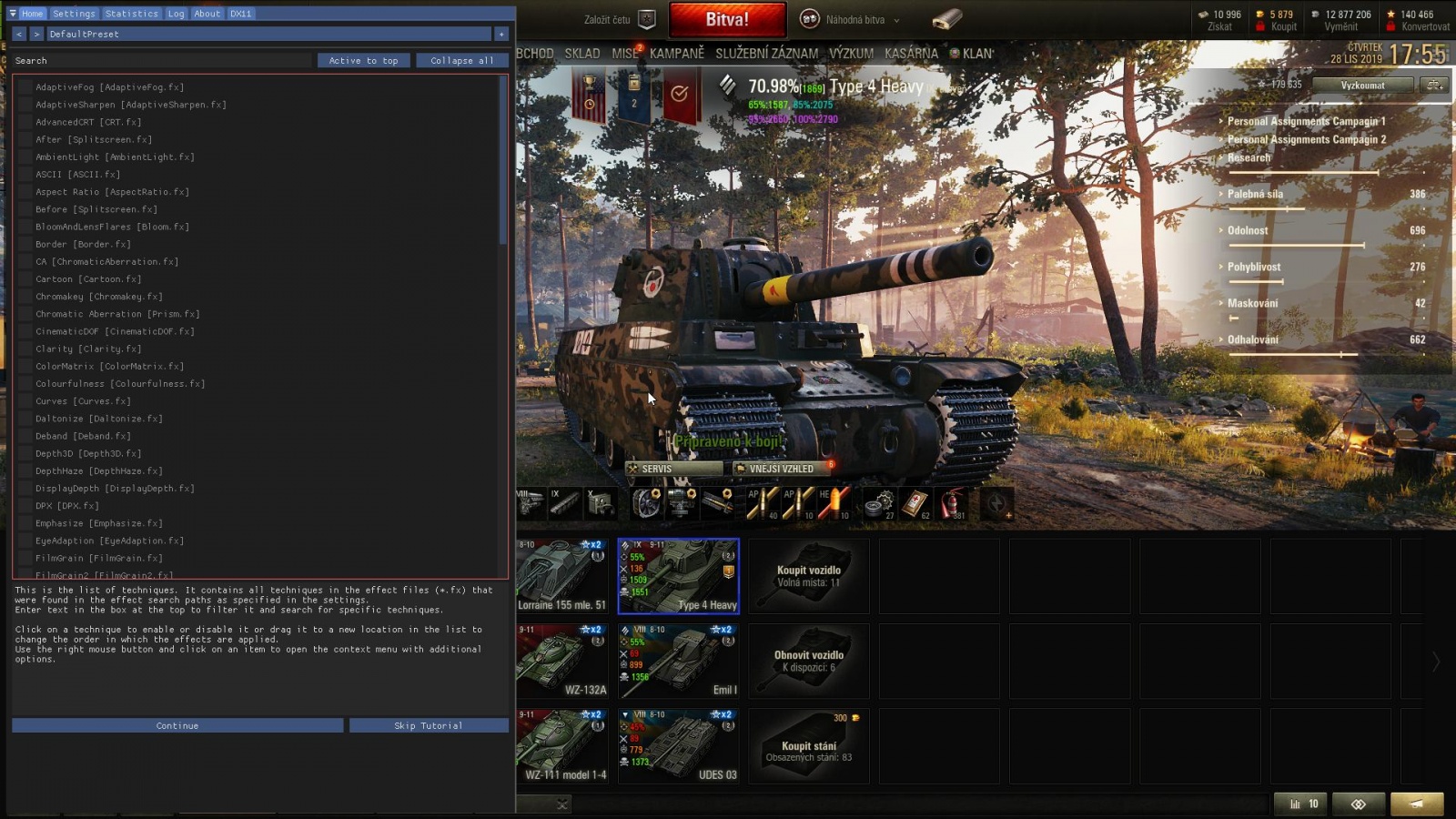Open the SERVIS service button
The image size is (1456, 819).
click(674, 469)
